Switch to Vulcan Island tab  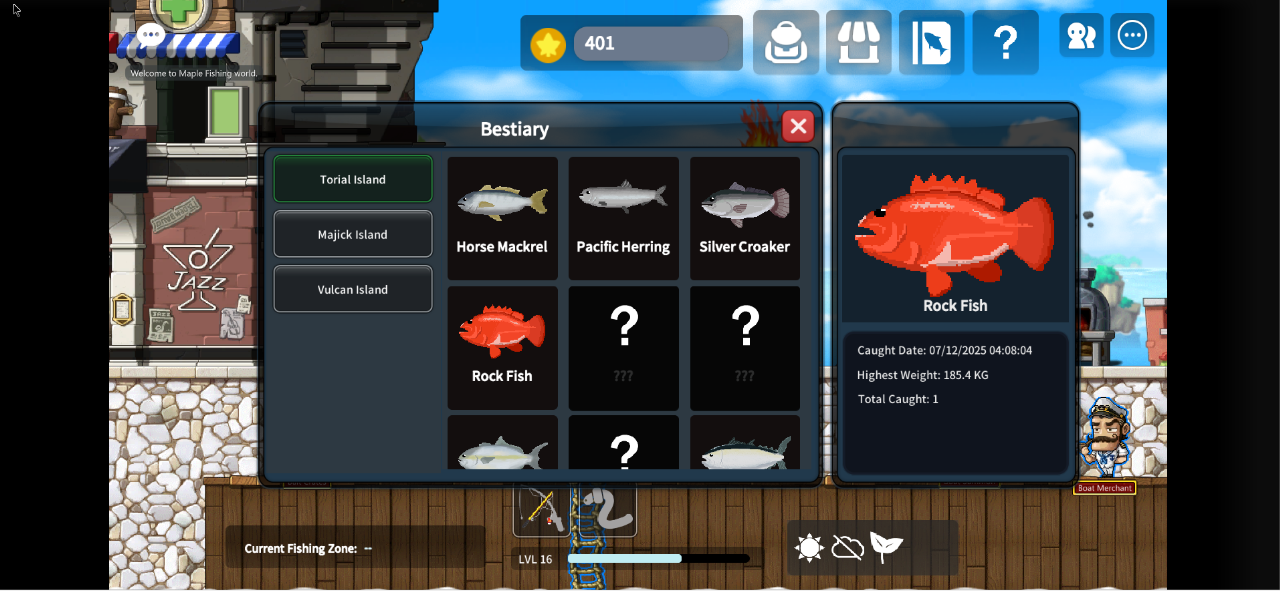pos(353,289)
